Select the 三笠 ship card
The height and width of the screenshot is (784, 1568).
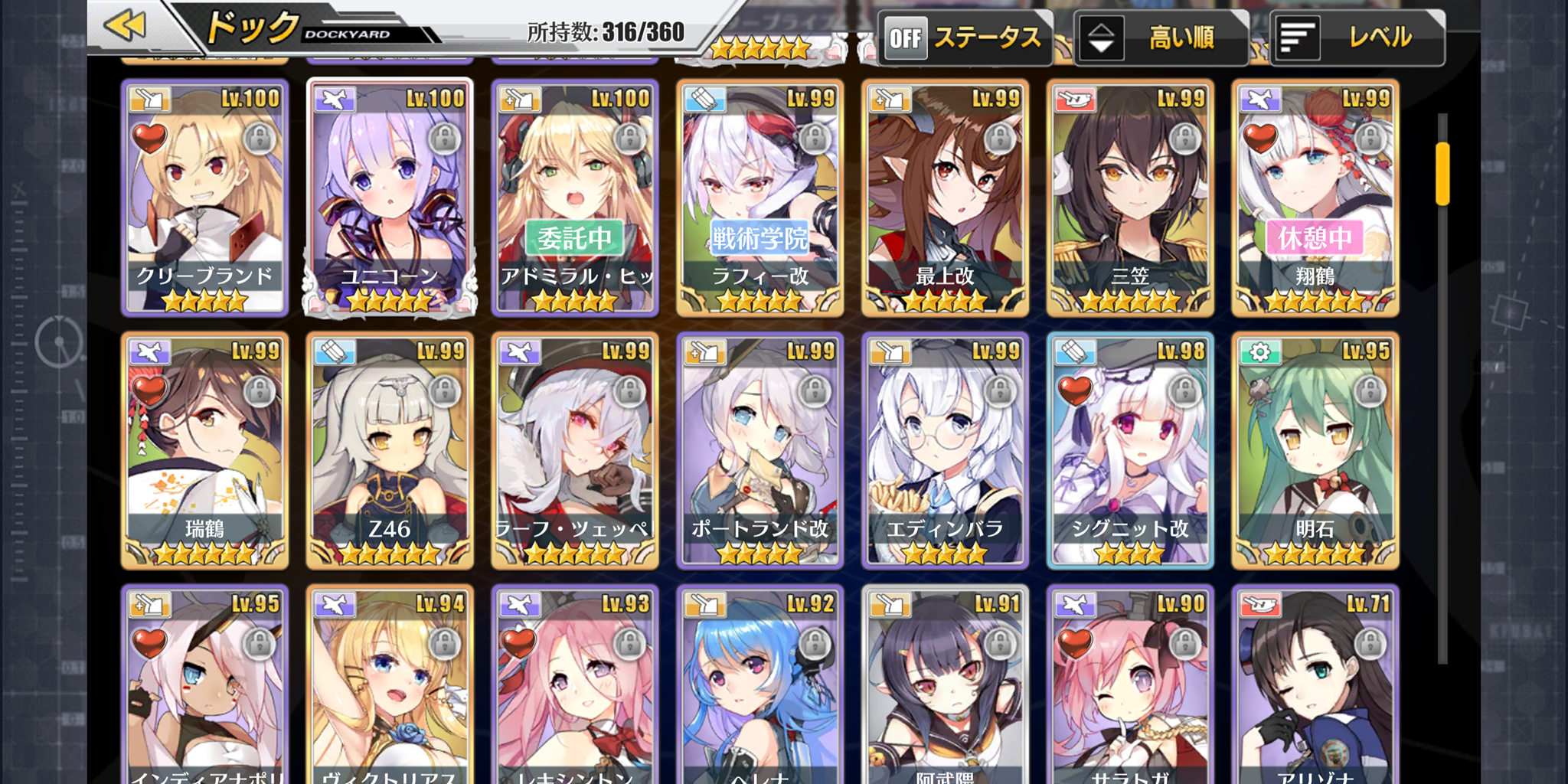(x=1130, y=198)
